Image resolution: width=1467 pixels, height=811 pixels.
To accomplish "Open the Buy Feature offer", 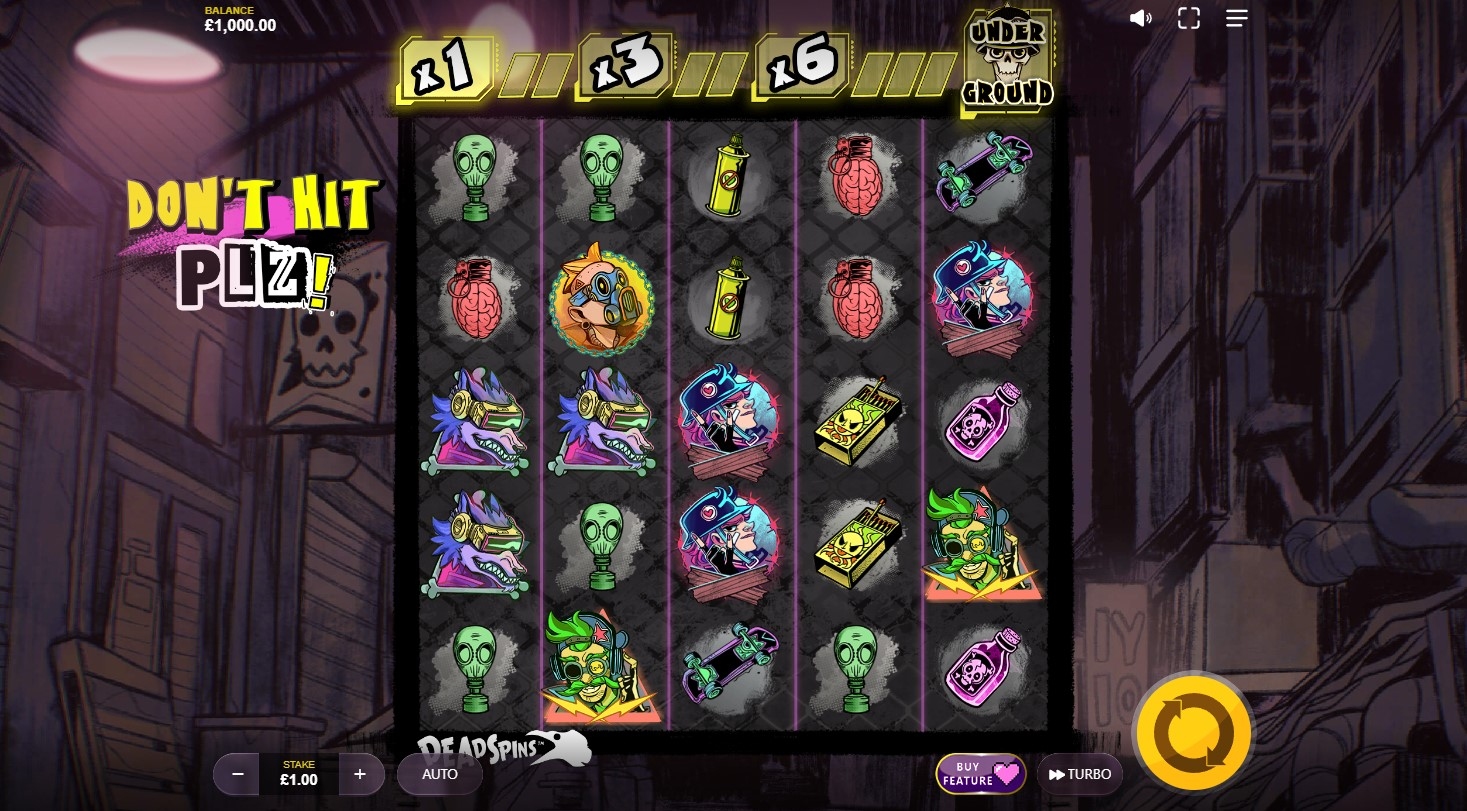I will point(980,774).
